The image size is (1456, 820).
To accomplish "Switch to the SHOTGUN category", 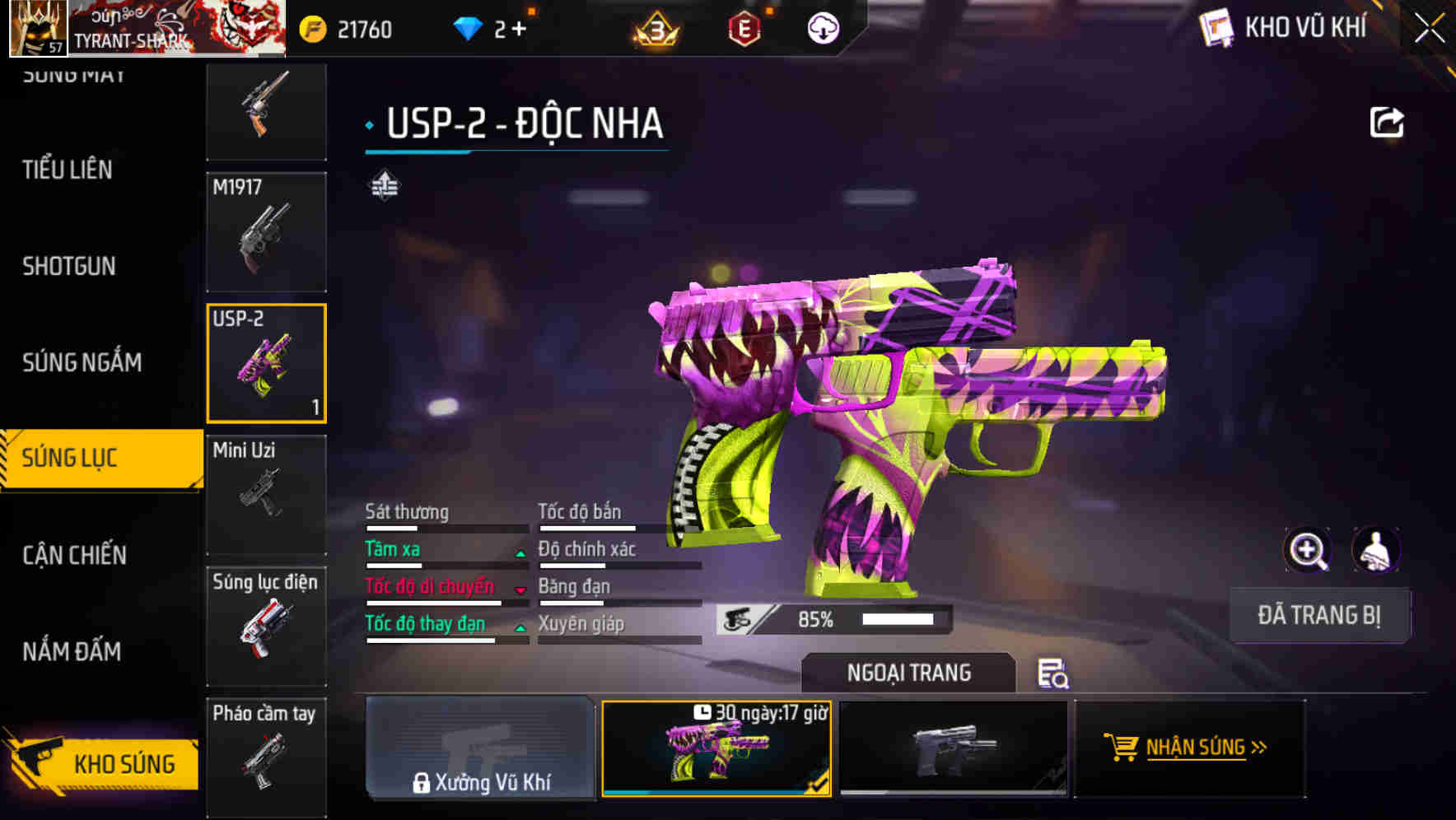I will coord(70,266).
